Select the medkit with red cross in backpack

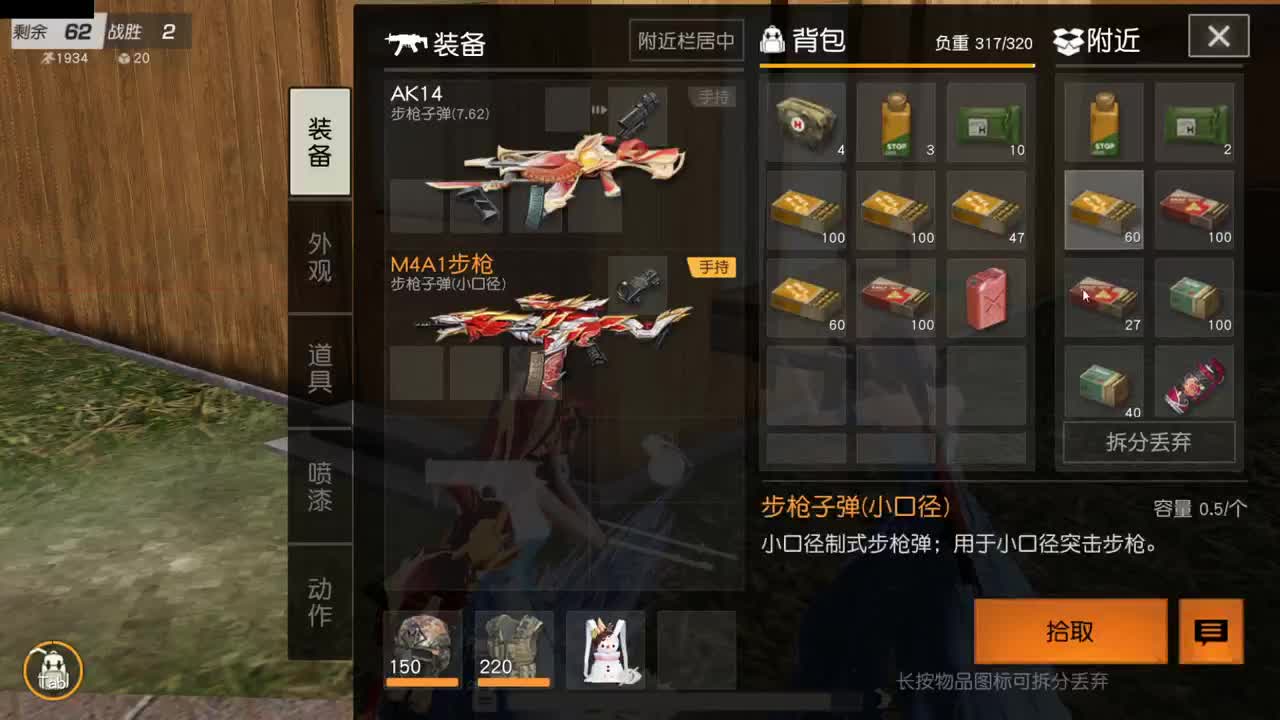(805, 122)
